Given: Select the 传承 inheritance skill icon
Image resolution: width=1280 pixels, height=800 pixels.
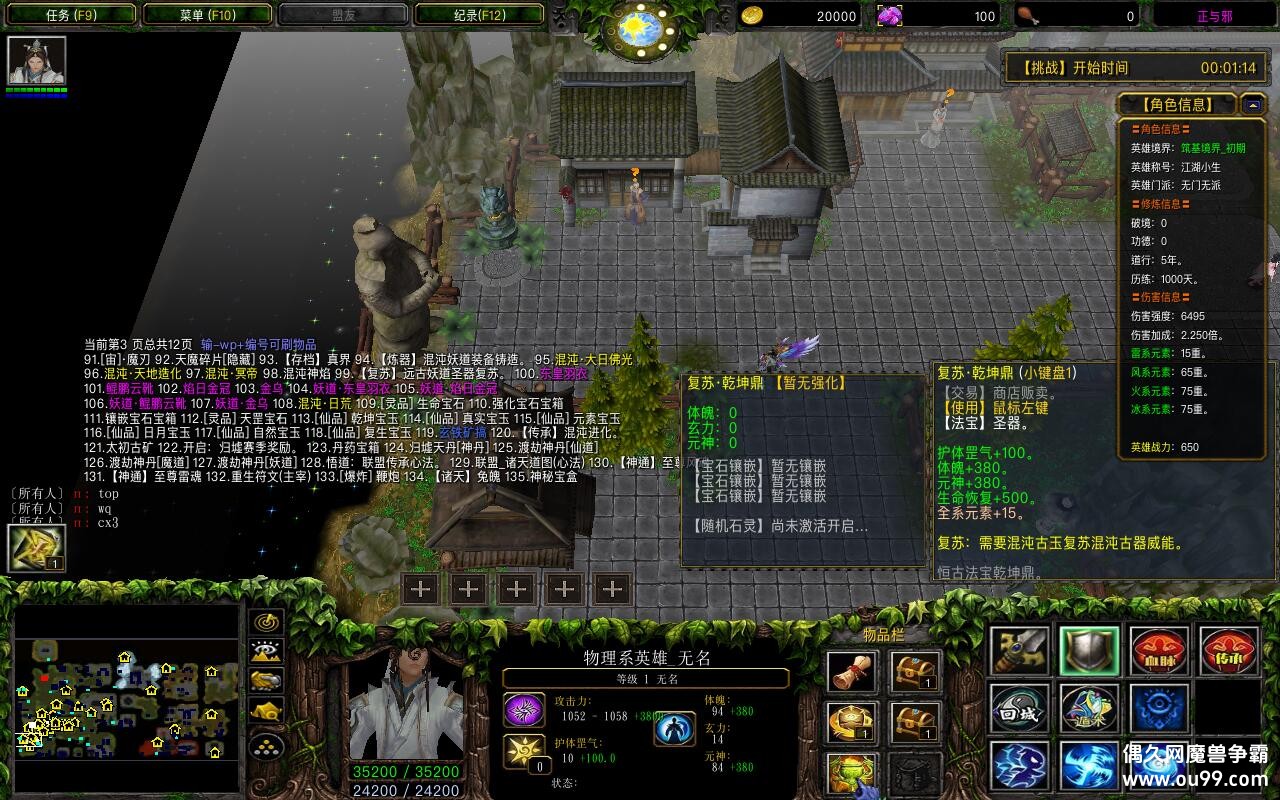Looking at the screenshot, I should click(1231, 651).
